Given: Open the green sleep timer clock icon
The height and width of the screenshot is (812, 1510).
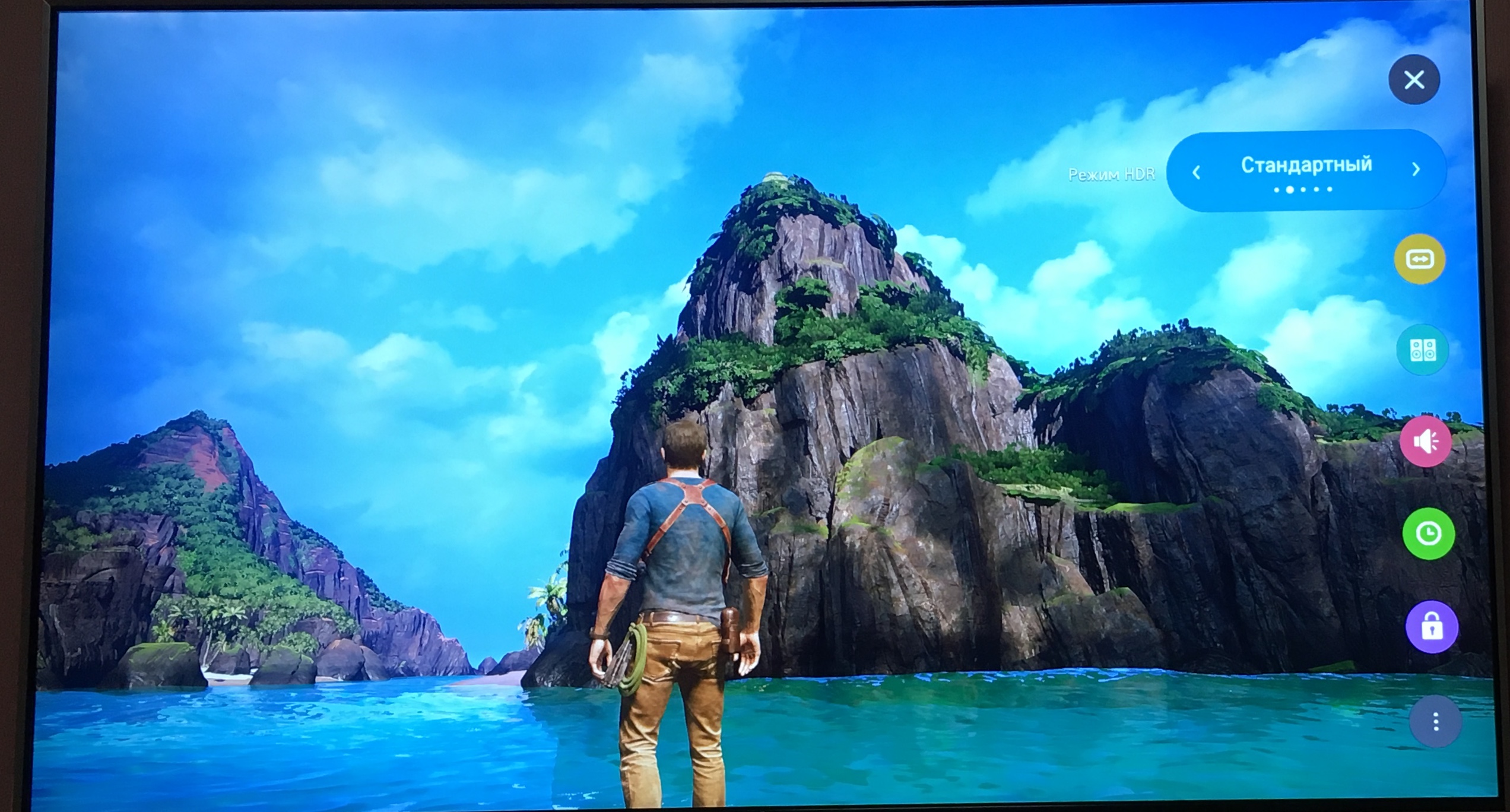Looking at the screenshot, I should click(x=1429, y=534).
